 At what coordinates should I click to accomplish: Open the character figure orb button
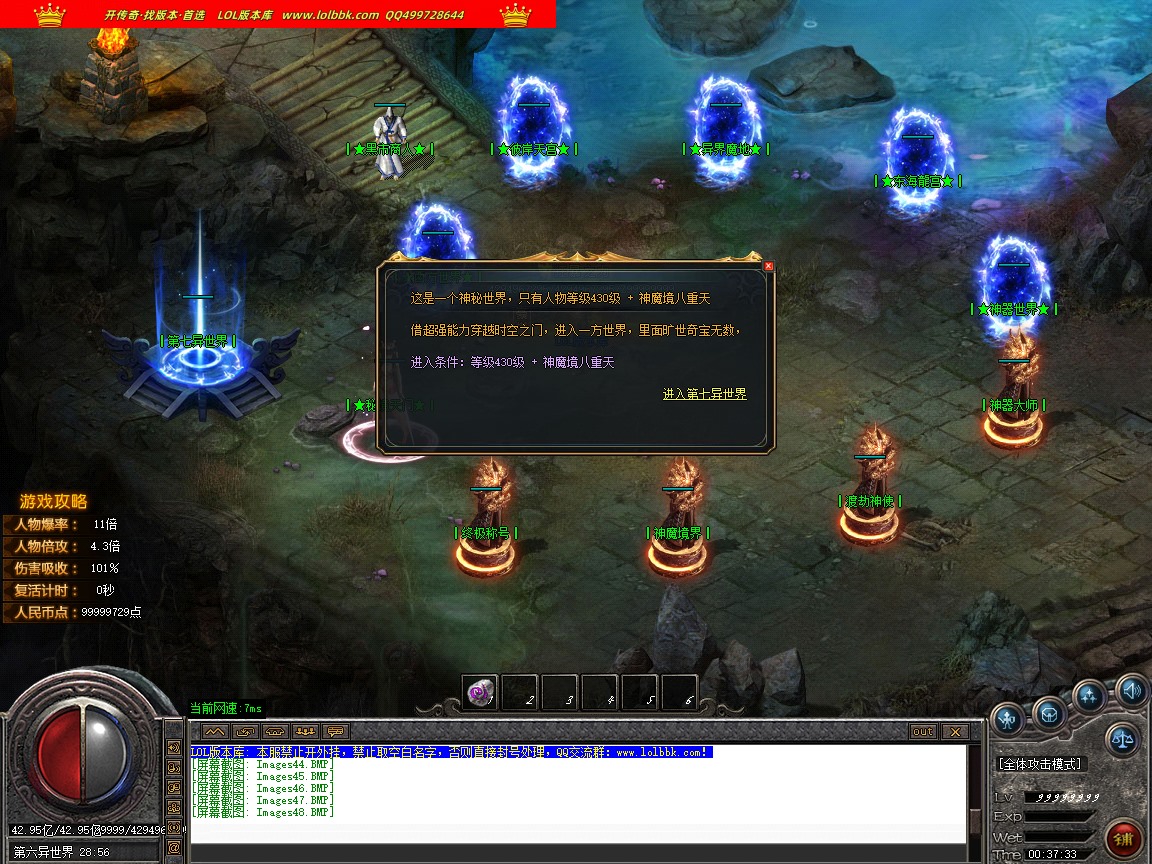click(1008, 718)
